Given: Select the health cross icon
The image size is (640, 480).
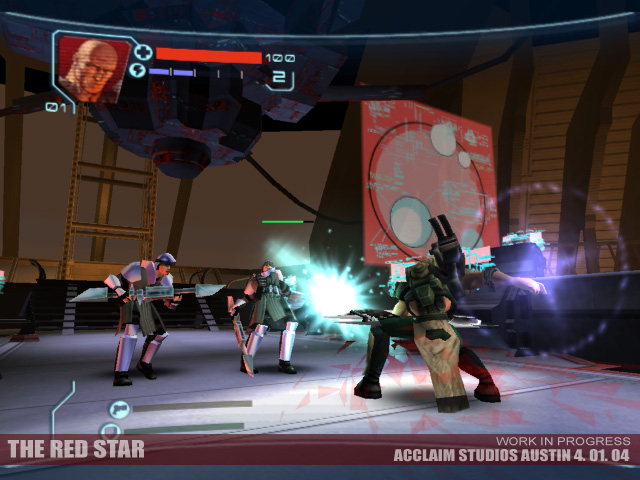Looking at the screenshot, I should 143,54.
